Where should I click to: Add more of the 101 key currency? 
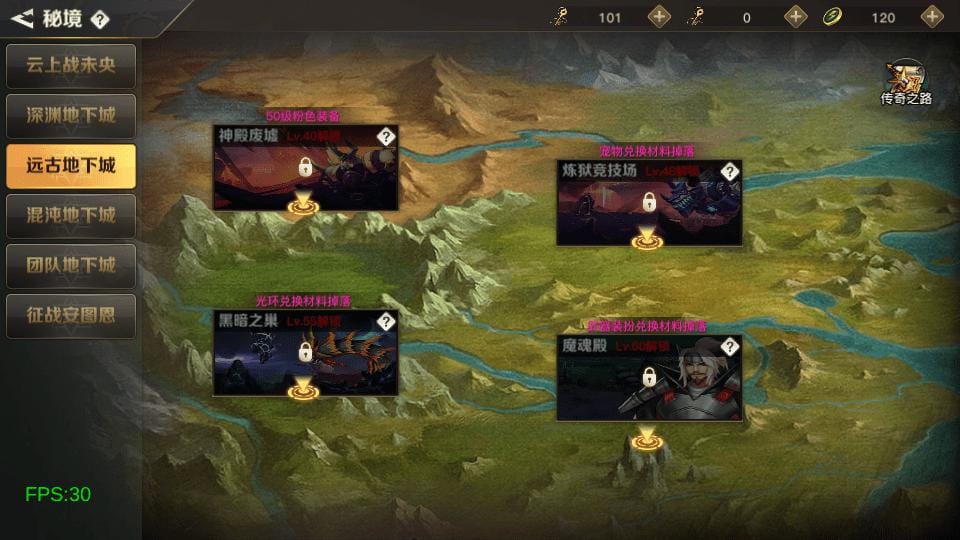[x=660, y=17]
